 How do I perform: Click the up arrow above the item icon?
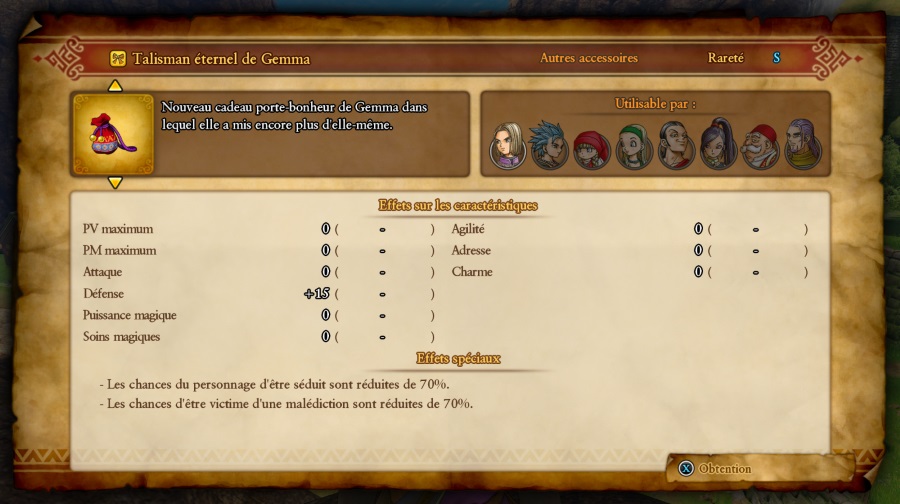point(115,86)
